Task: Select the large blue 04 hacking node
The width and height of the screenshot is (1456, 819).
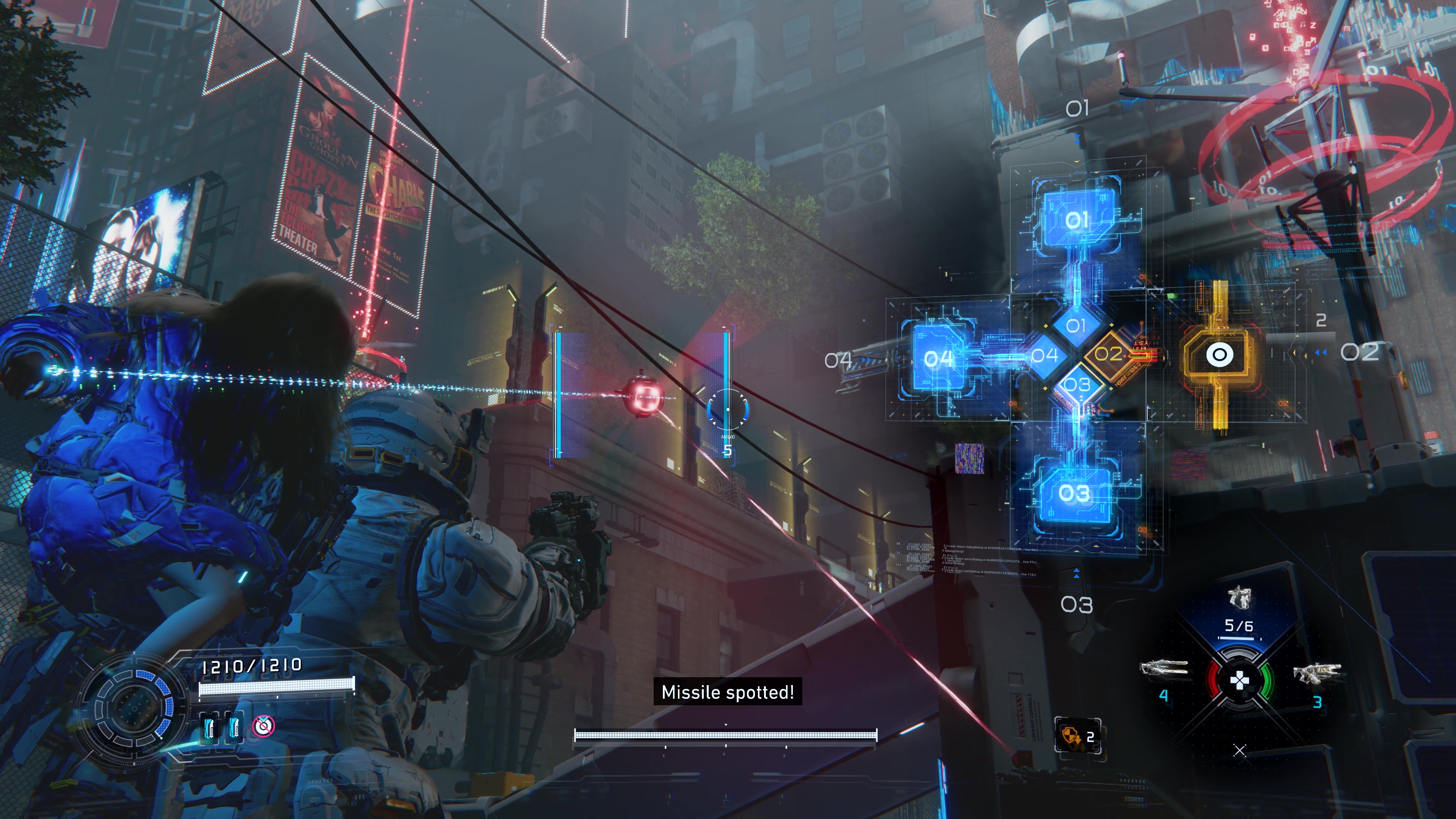Action: coord(939,358)
